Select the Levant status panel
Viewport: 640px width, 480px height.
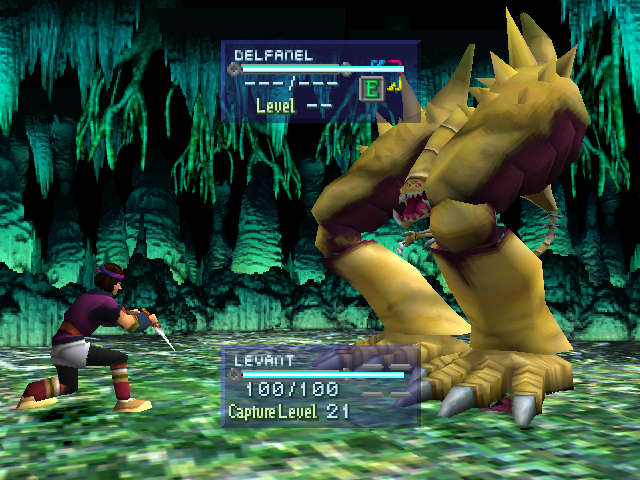318,387
